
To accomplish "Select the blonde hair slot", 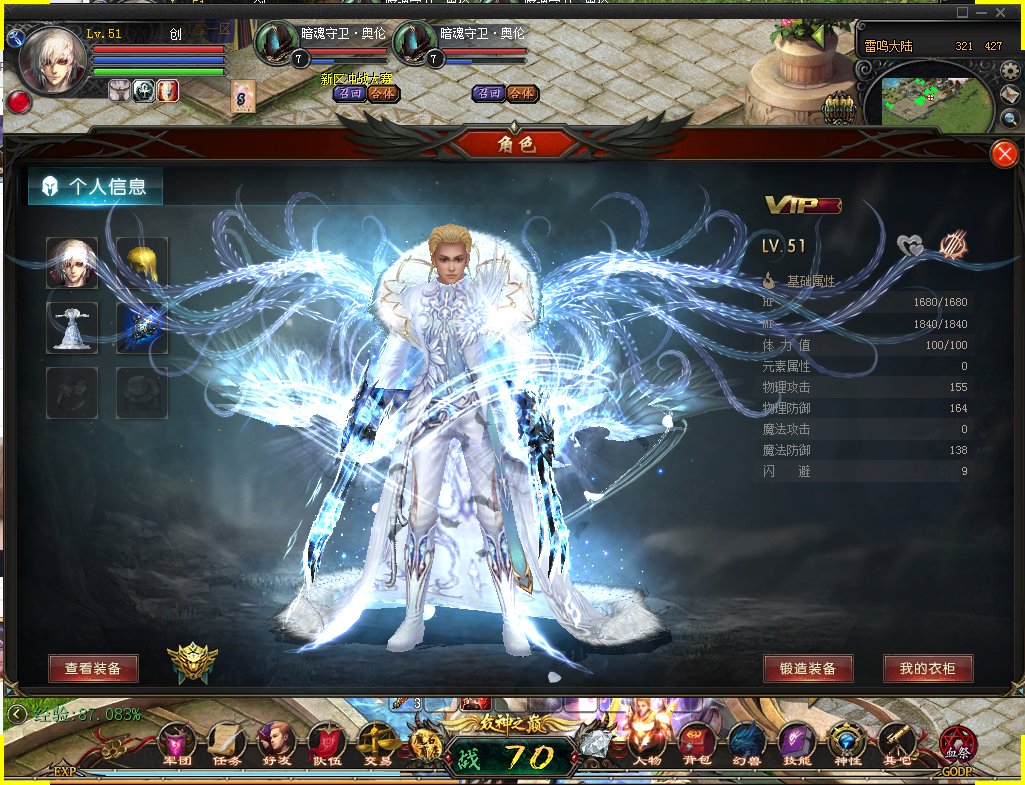I will click(x=142, y=263).
